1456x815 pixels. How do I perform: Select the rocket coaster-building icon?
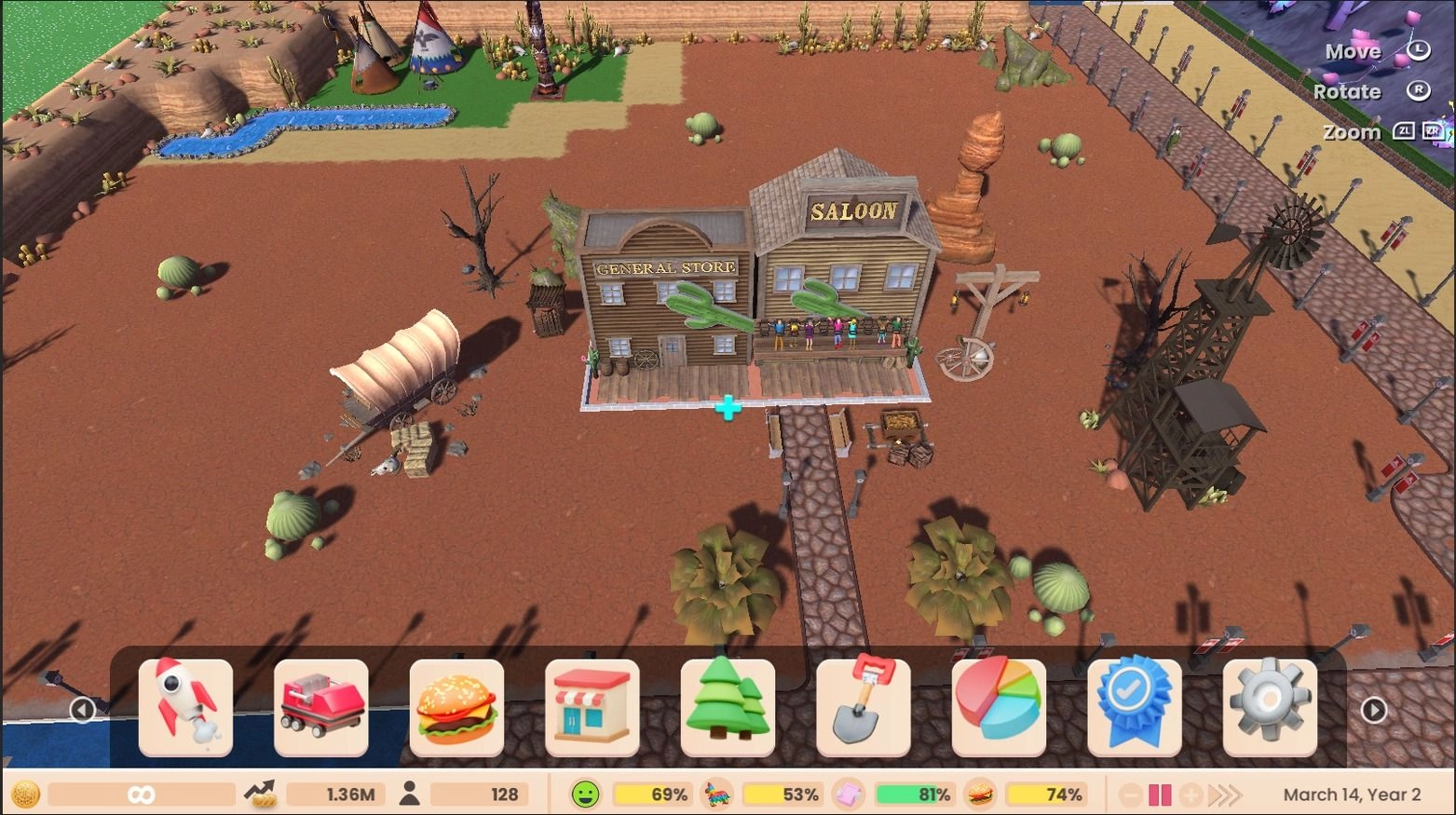[185, 706]
